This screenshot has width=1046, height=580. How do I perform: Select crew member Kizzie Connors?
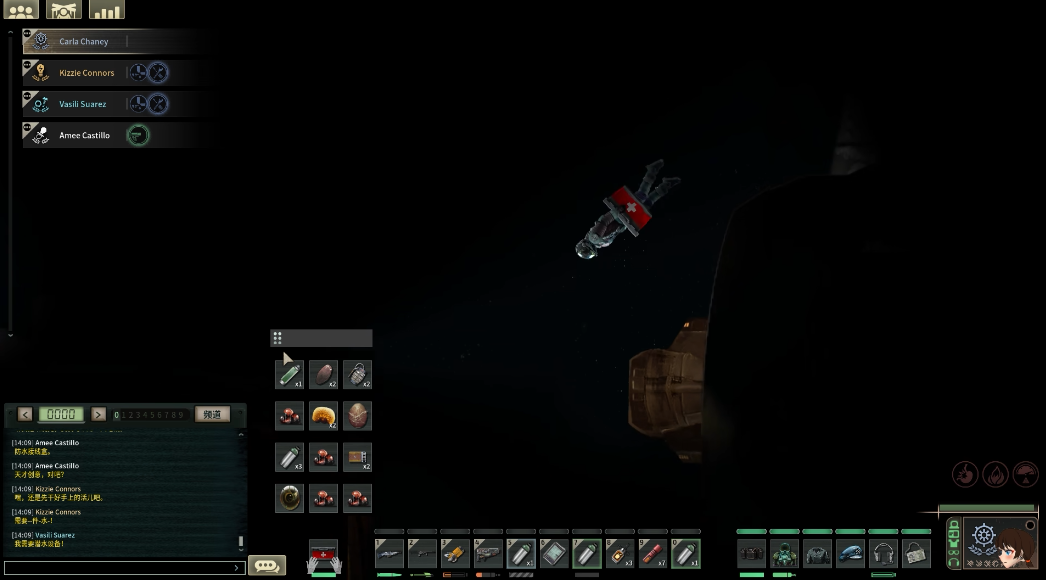pos(86,73)
